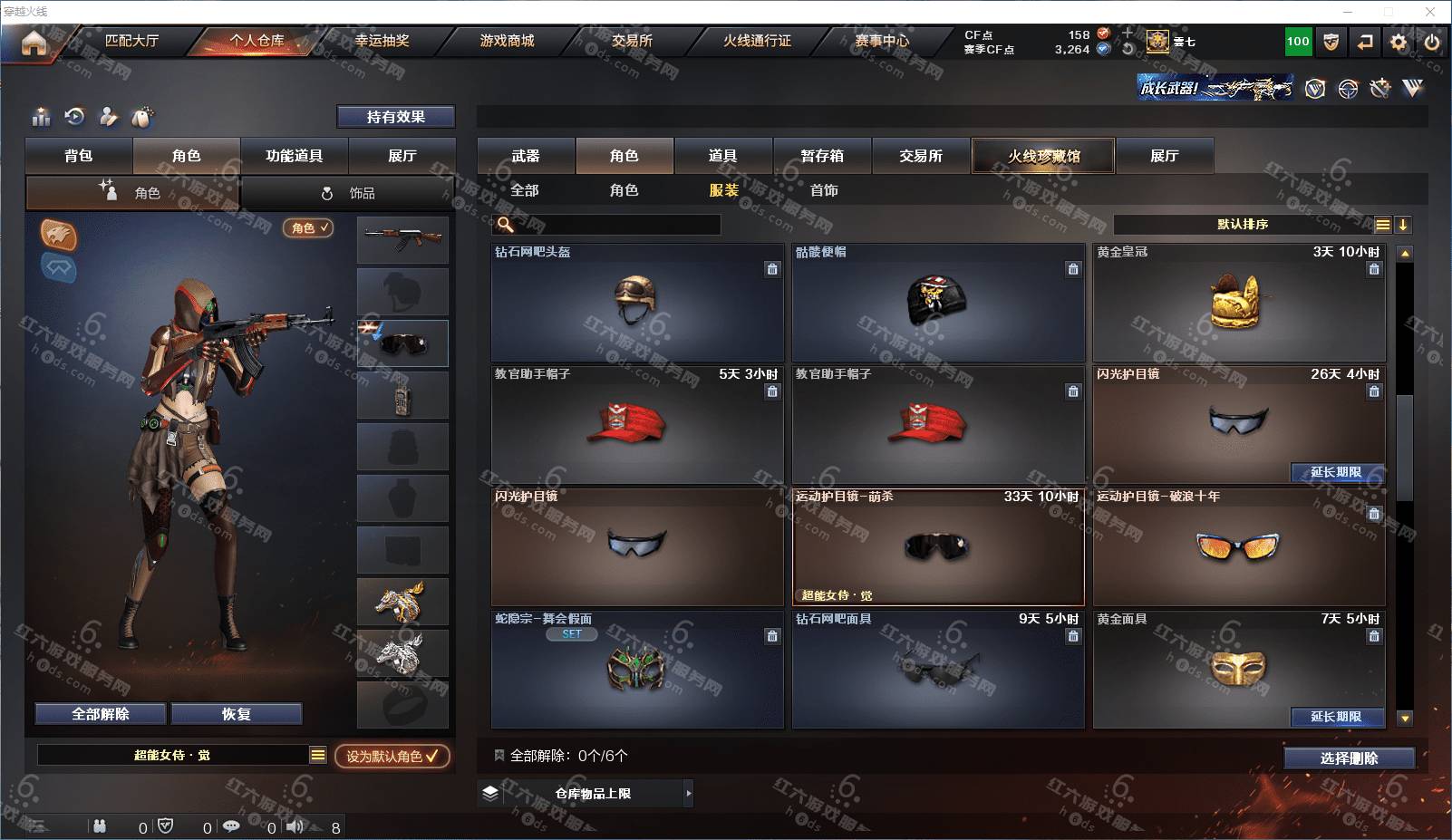This screenshot has height=840, width=1452.
Task: Open the settings gear icon
Action: click(x=1399, y=42)
